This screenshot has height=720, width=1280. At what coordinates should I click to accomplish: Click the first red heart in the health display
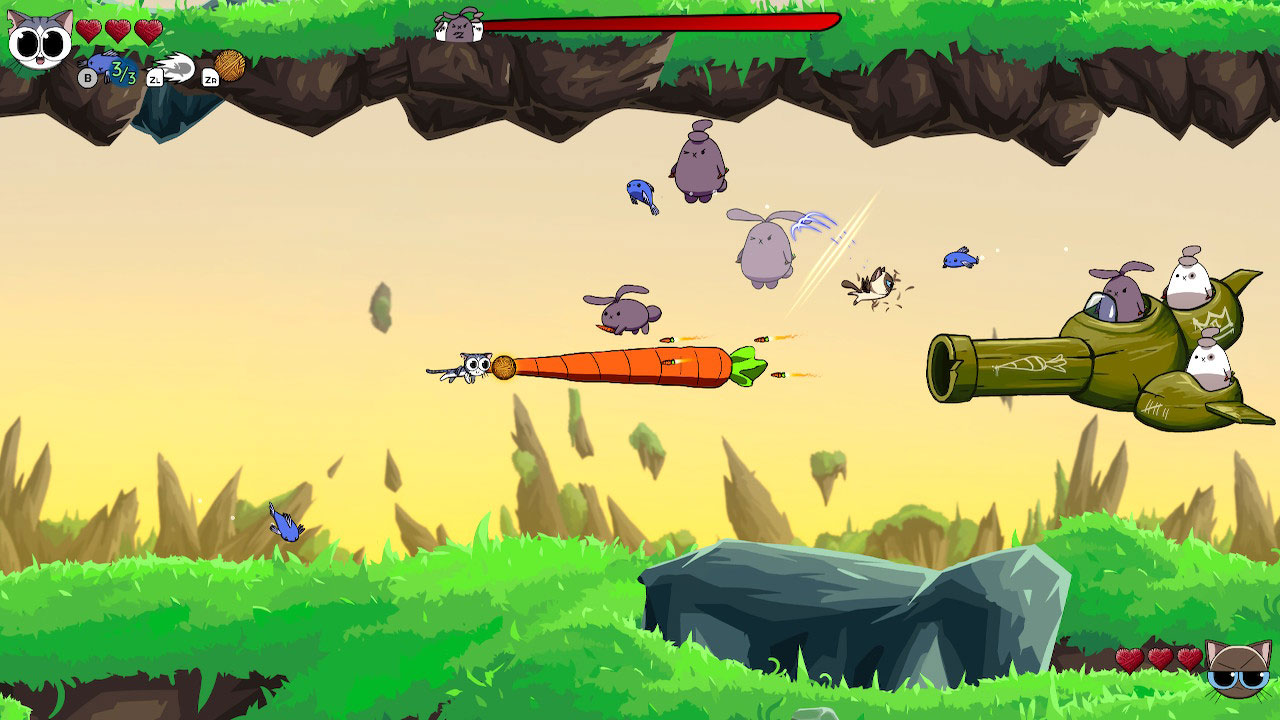89,30
